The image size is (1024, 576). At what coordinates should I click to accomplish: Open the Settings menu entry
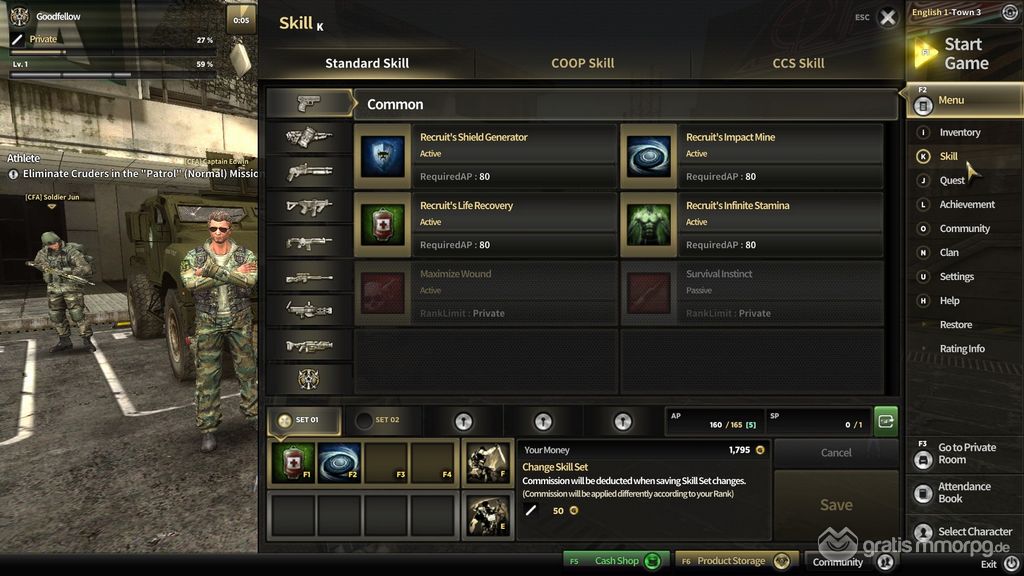click(956, 277)
